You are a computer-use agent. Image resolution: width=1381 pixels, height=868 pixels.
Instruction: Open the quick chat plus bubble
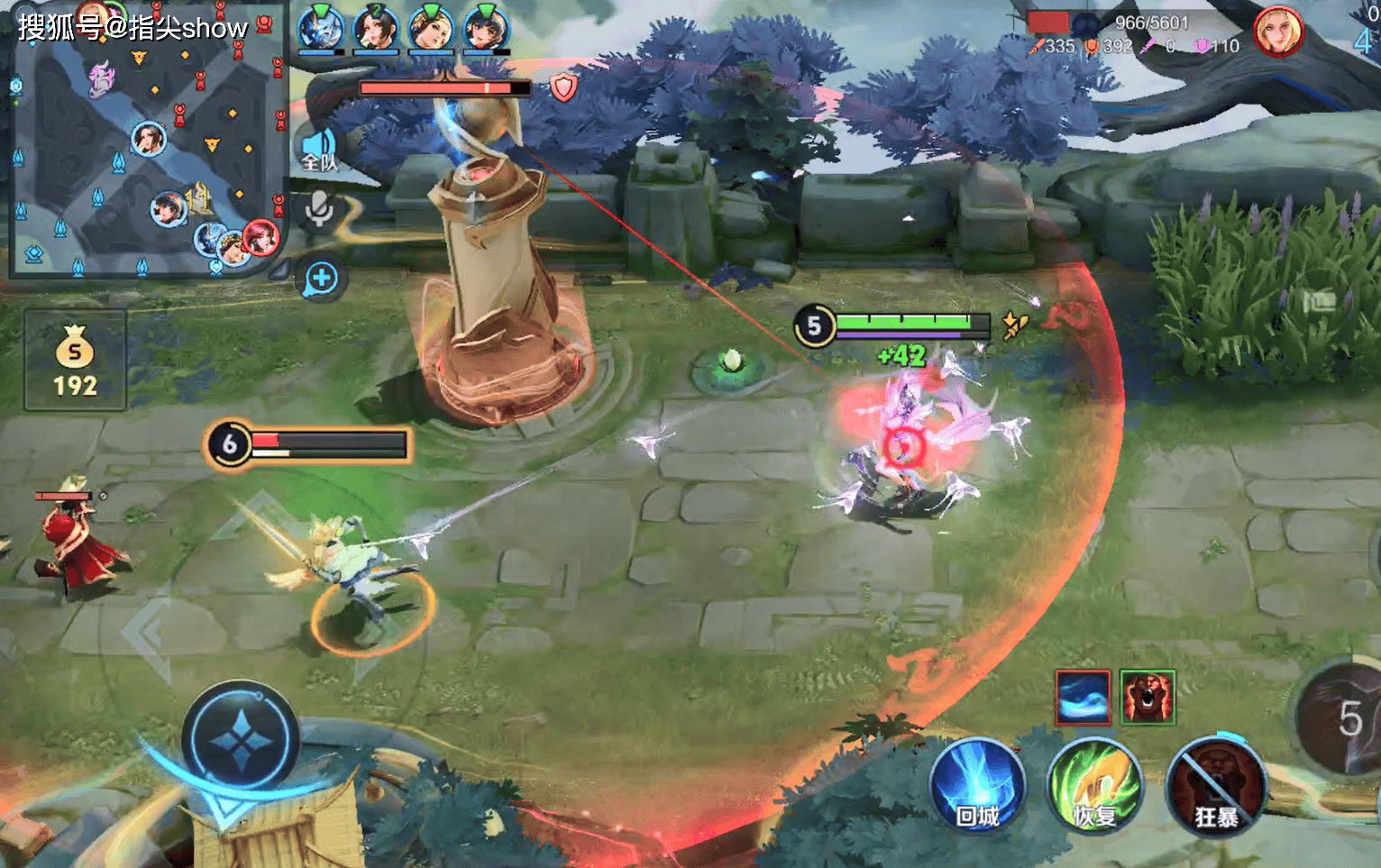(321, 279)
